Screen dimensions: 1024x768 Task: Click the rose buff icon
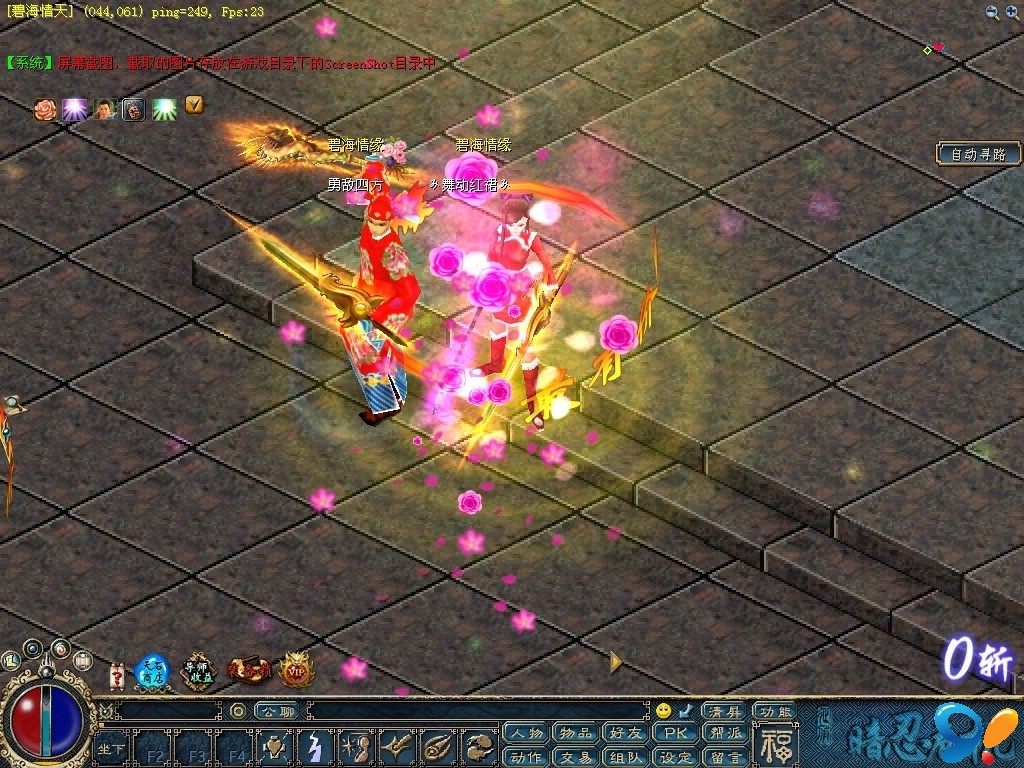point(45,108)
